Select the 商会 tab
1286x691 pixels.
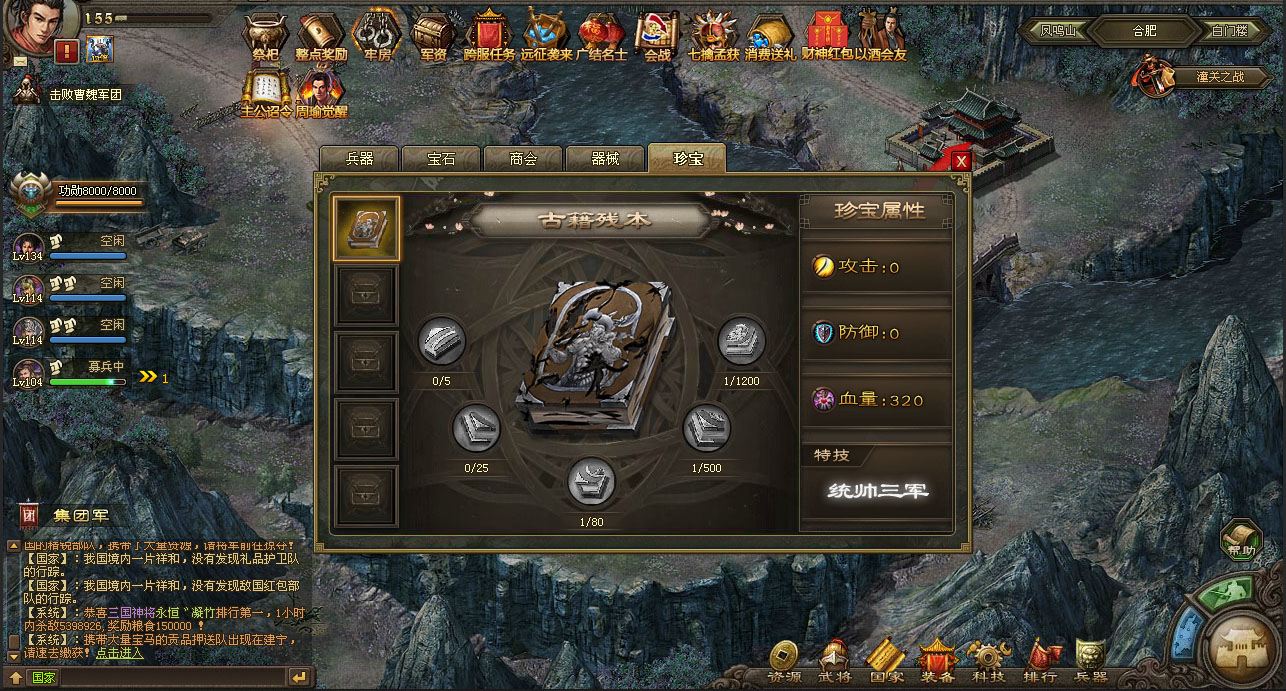tap(523, 159)
